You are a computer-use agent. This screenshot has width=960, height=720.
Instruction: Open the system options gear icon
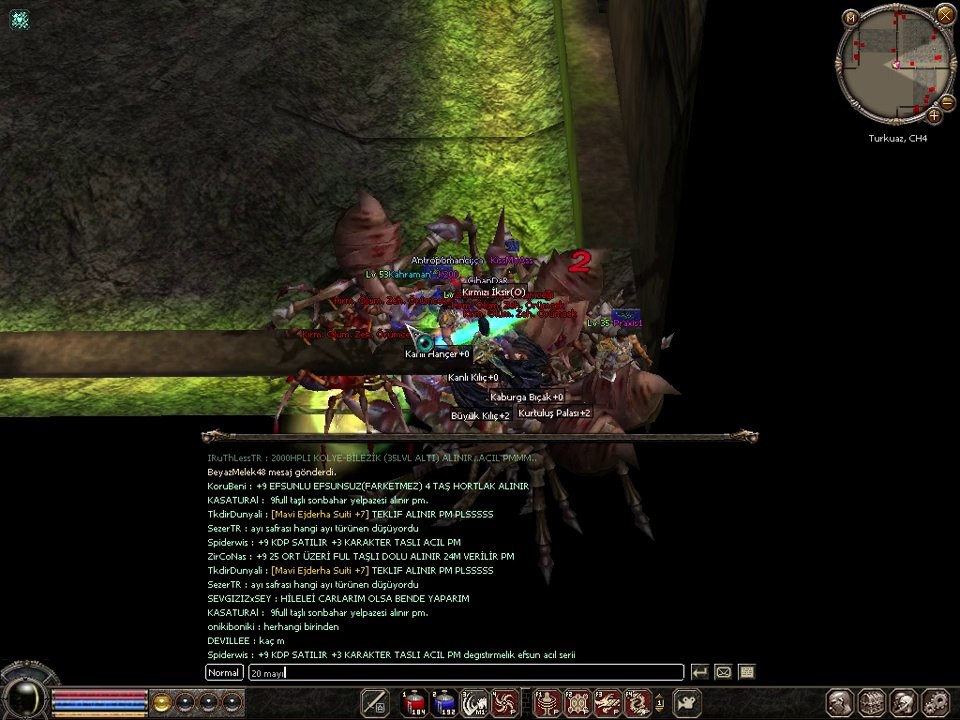[x=936, y=703]
